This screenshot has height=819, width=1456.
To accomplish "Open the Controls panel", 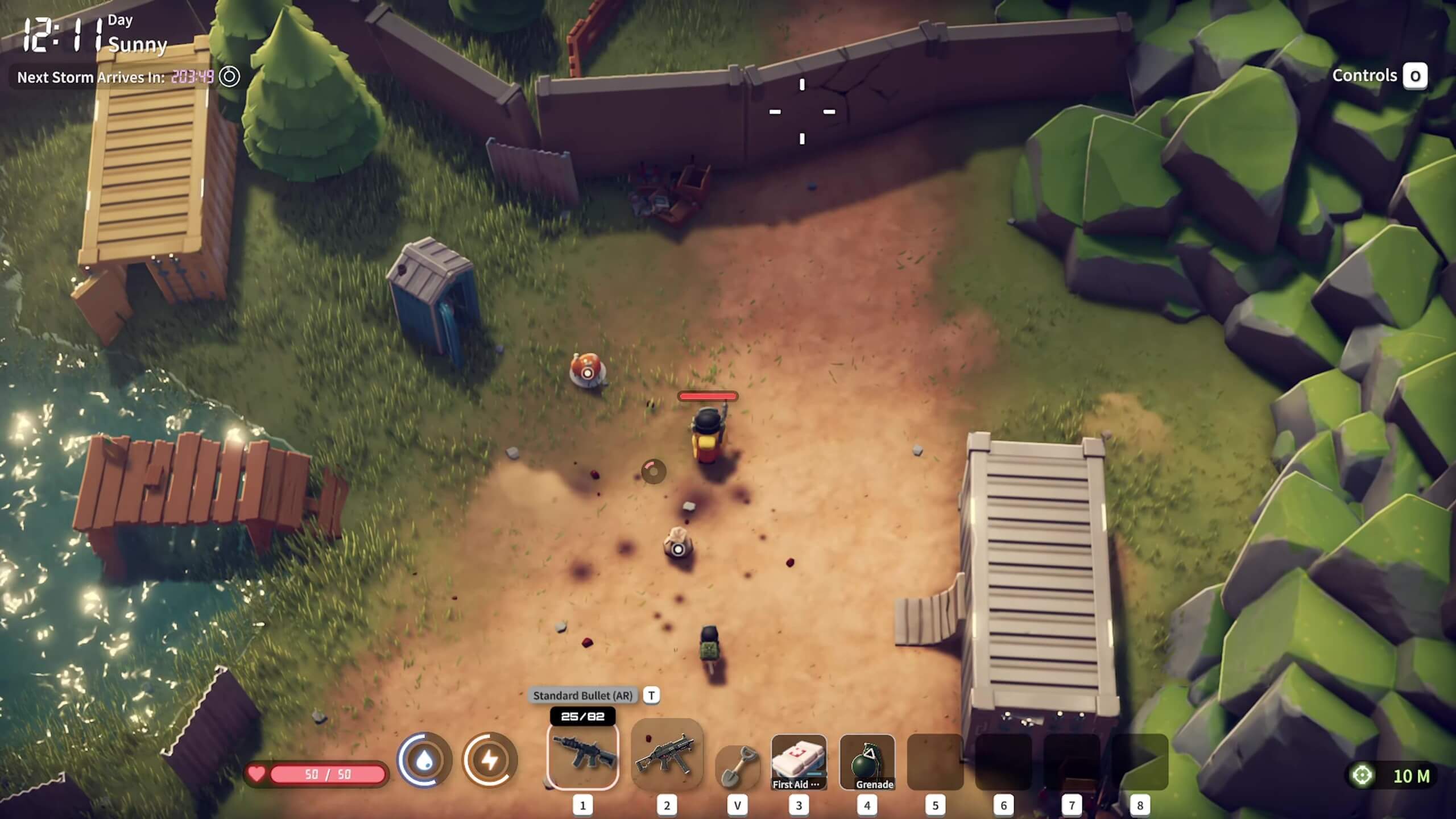I will tap(1414, 76).
